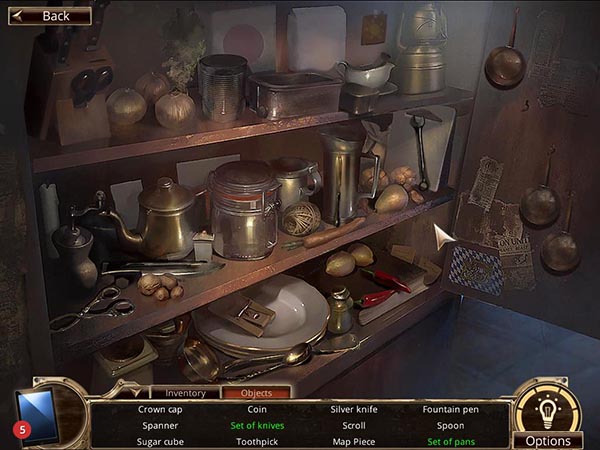Select Crown cap in the object list
The height and width of the screenshot is (450, 600).
(159, 409)
